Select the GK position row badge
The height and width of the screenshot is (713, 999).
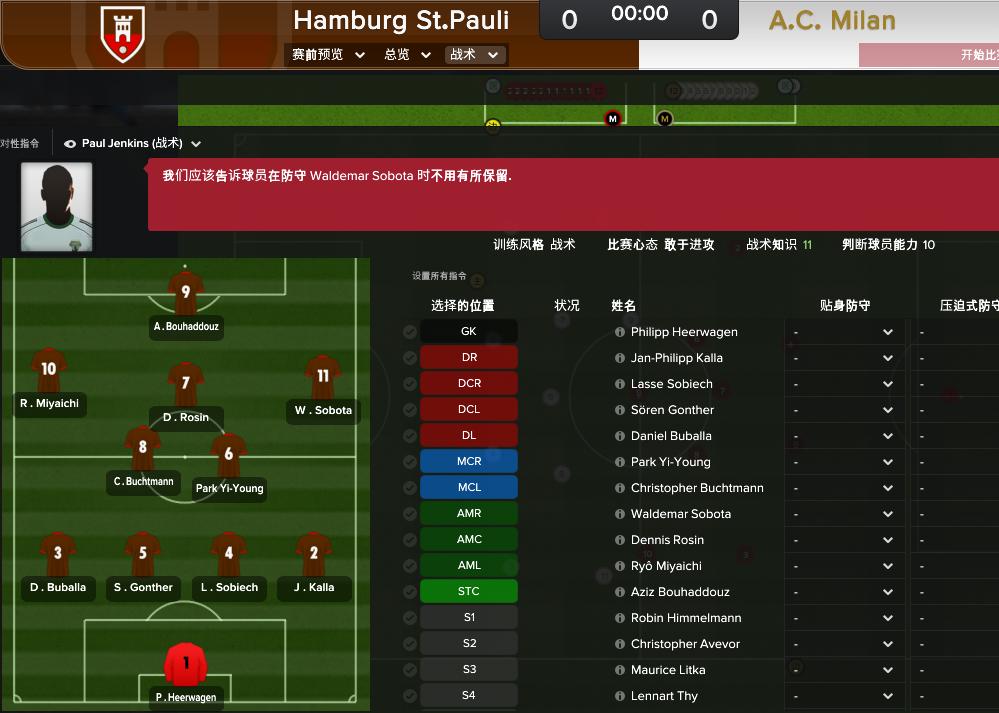tap(468, 332)
